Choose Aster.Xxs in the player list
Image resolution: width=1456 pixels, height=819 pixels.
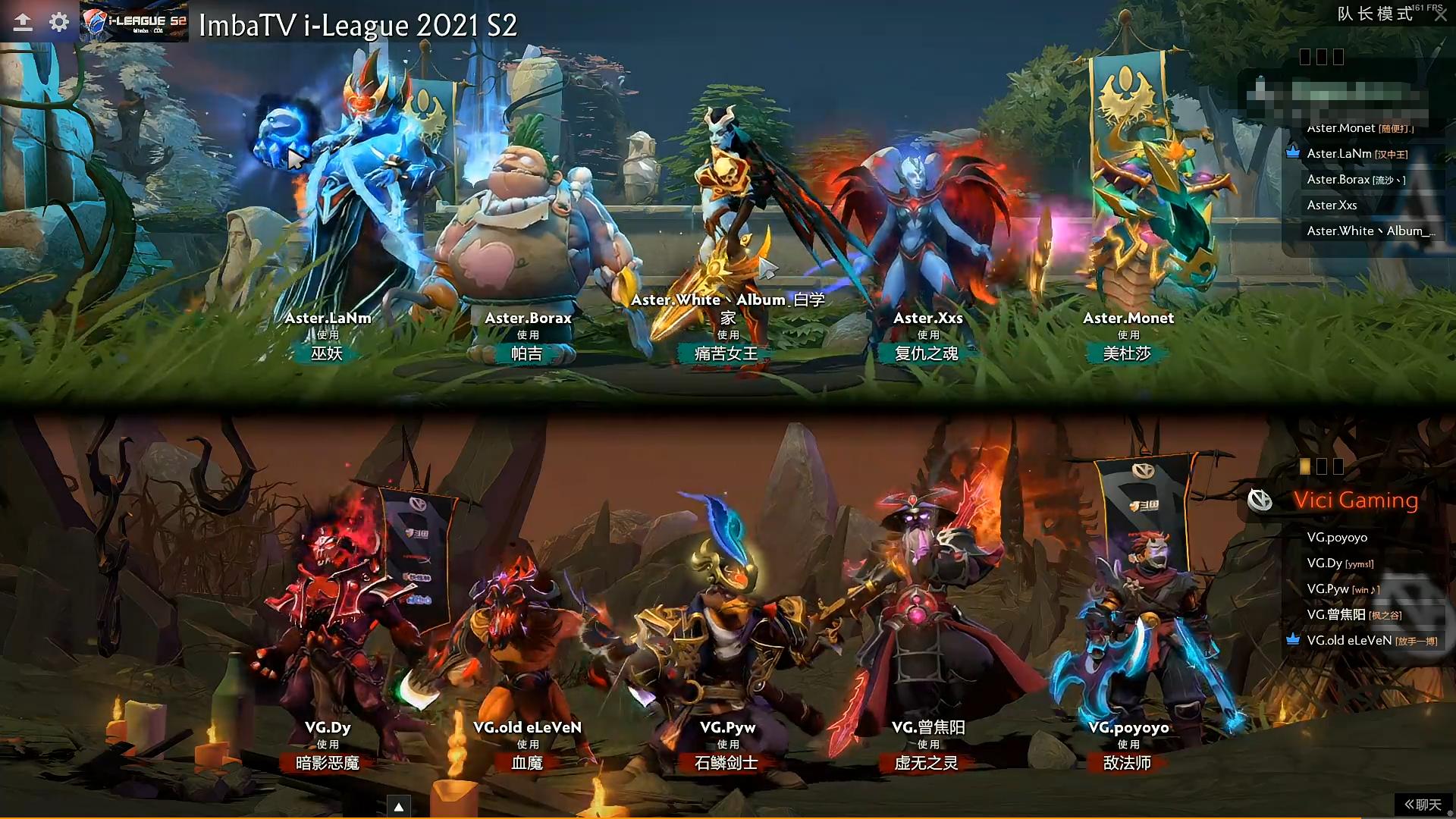[x=1332, y=206]
